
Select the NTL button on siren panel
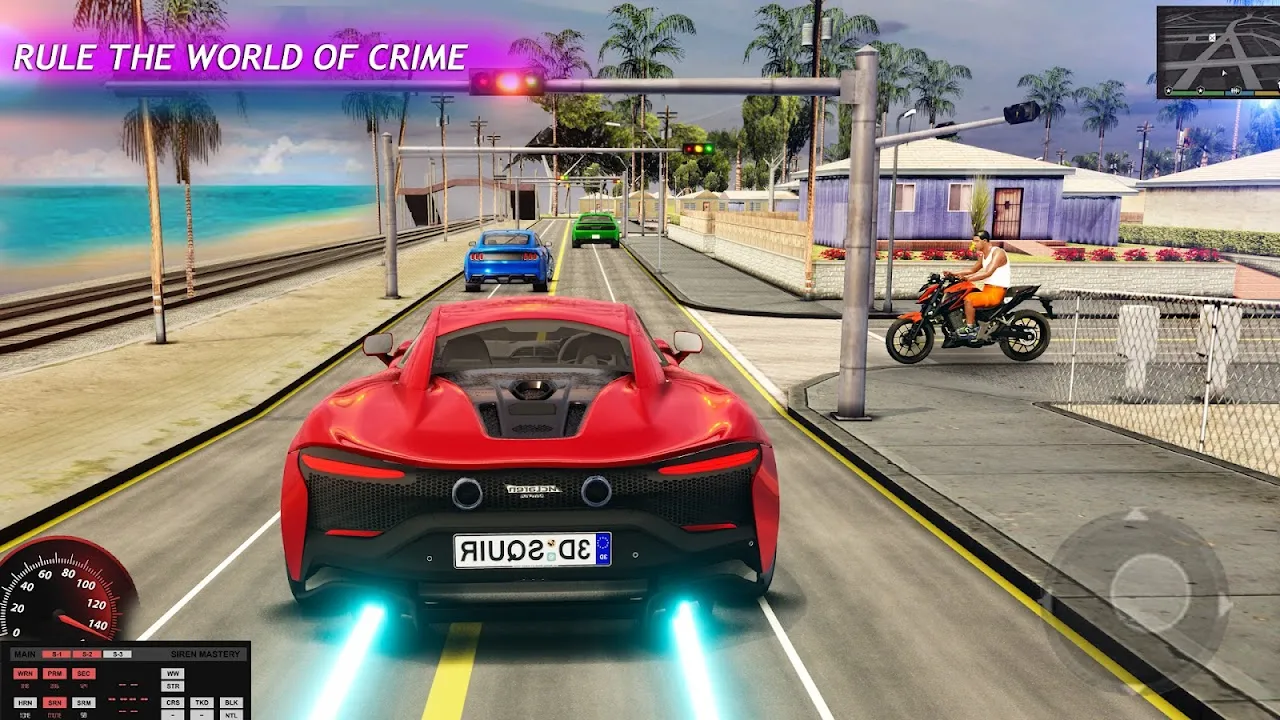[231, 715]
